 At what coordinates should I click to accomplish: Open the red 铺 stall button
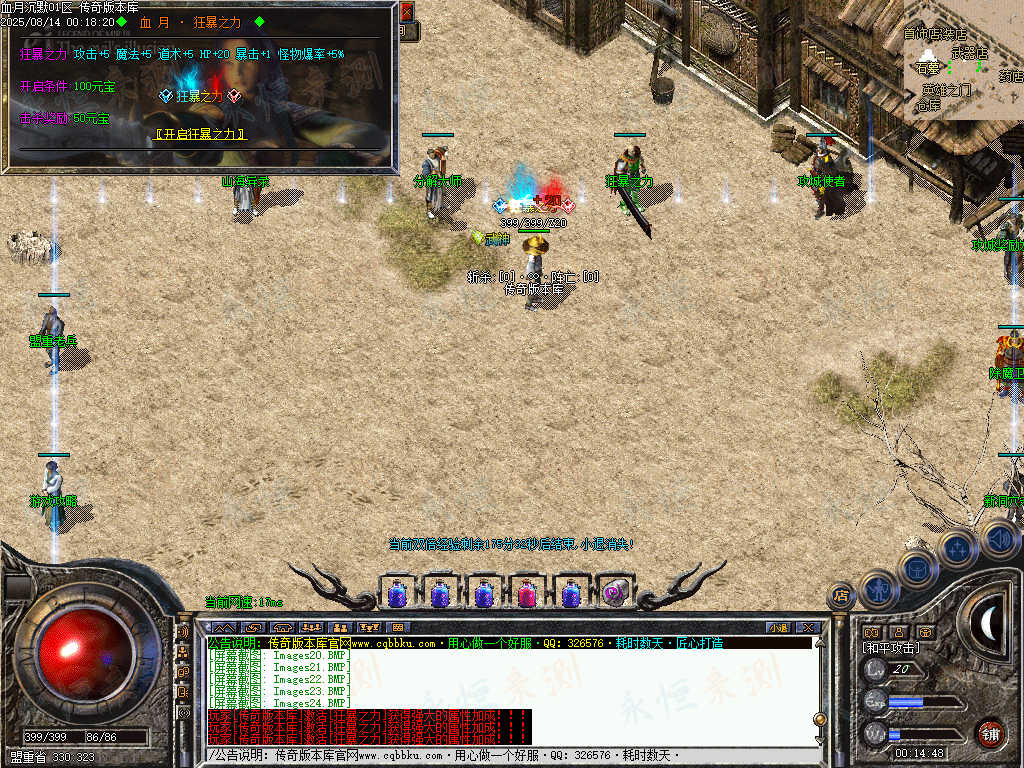(990, 733)
